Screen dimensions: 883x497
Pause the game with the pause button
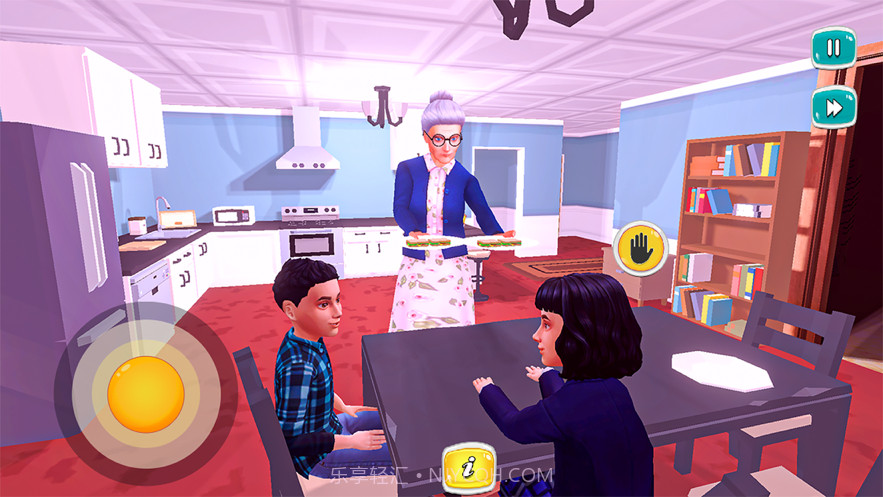(x=833, y=48)
